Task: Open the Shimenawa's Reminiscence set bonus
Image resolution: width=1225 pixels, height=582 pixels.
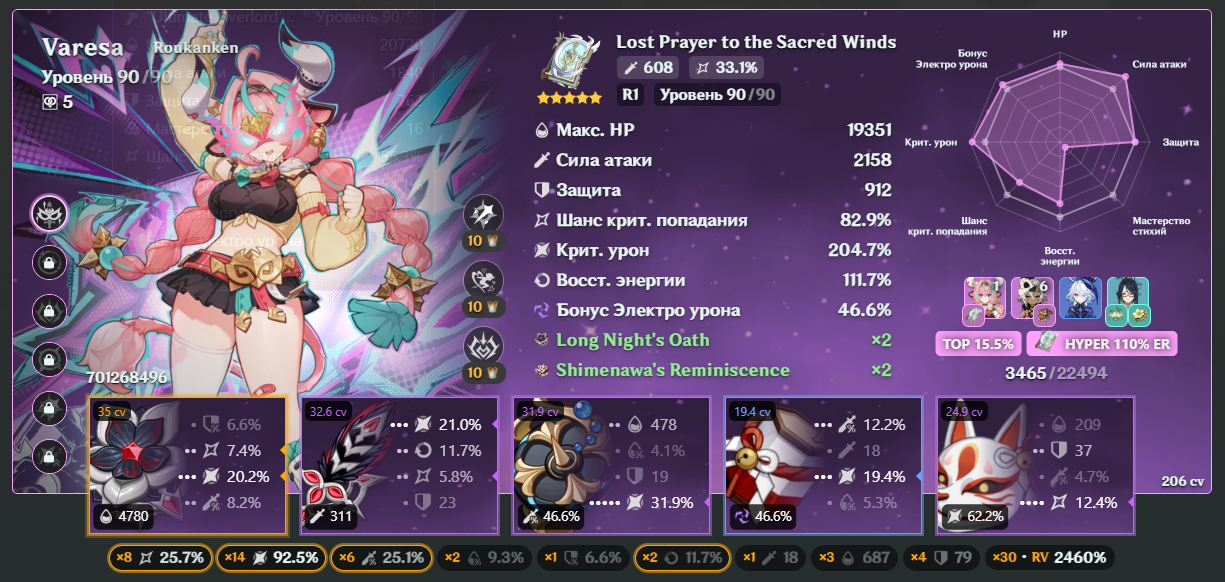Action: [x=672, y=370]
